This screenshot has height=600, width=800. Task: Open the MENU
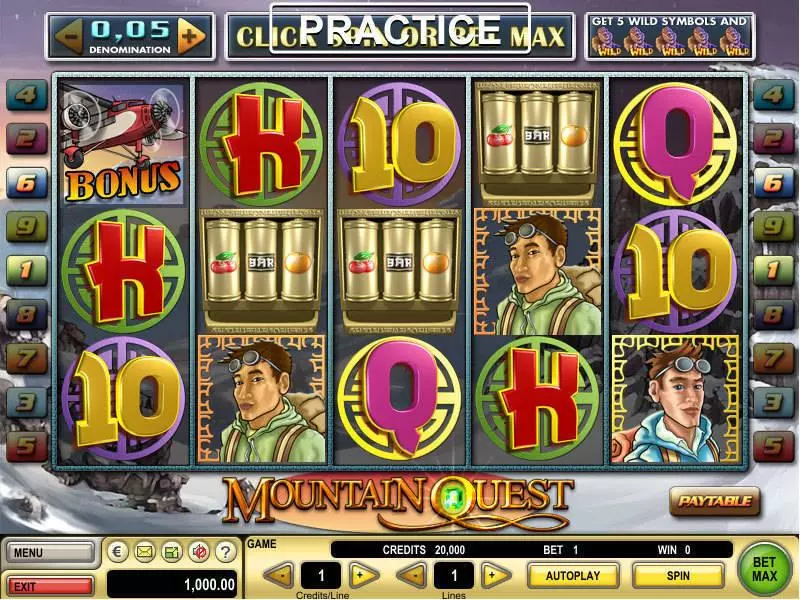point(50,551)
